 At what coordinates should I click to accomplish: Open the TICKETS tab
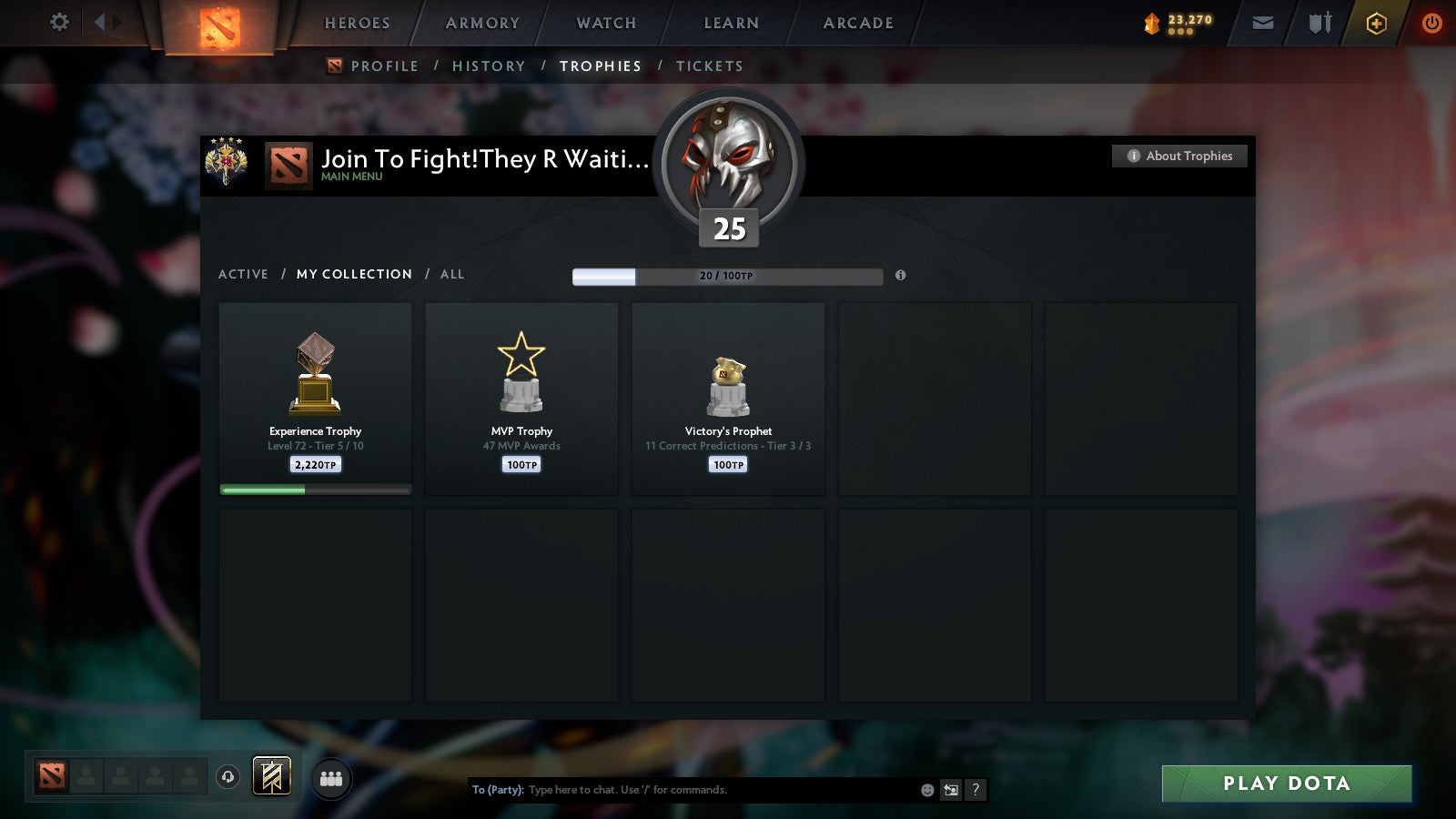click(x=710, y=66)
